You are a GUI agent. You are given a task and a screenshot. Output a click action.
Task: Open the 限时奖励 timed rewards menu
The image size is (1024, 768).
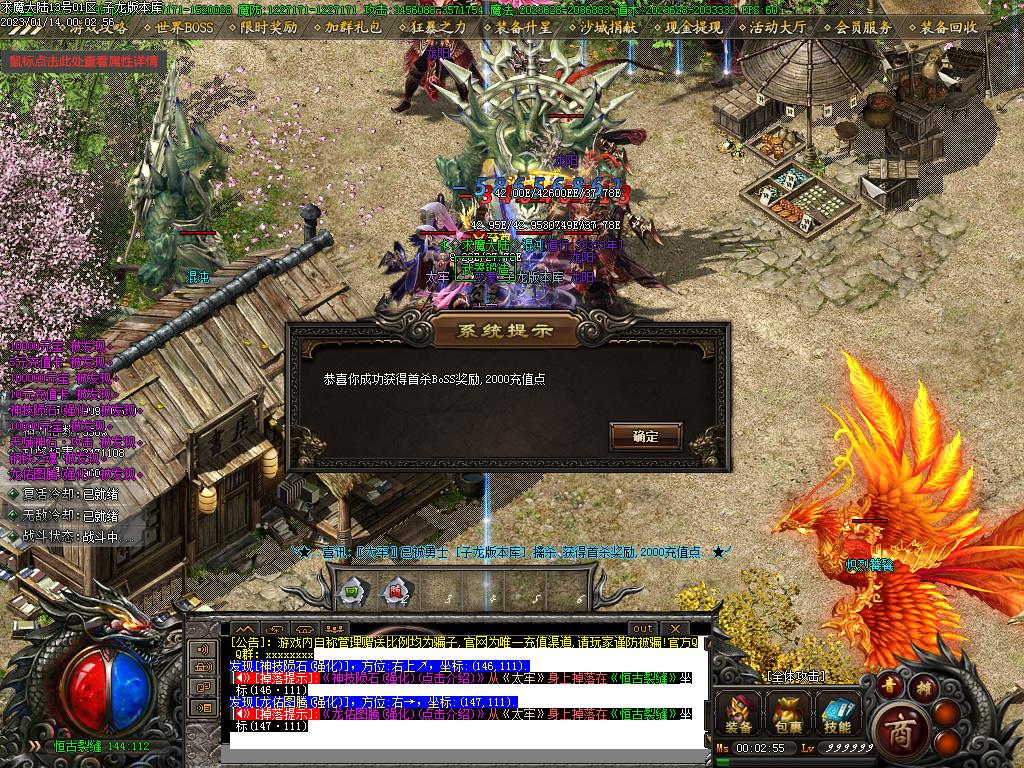coord(268,28)
